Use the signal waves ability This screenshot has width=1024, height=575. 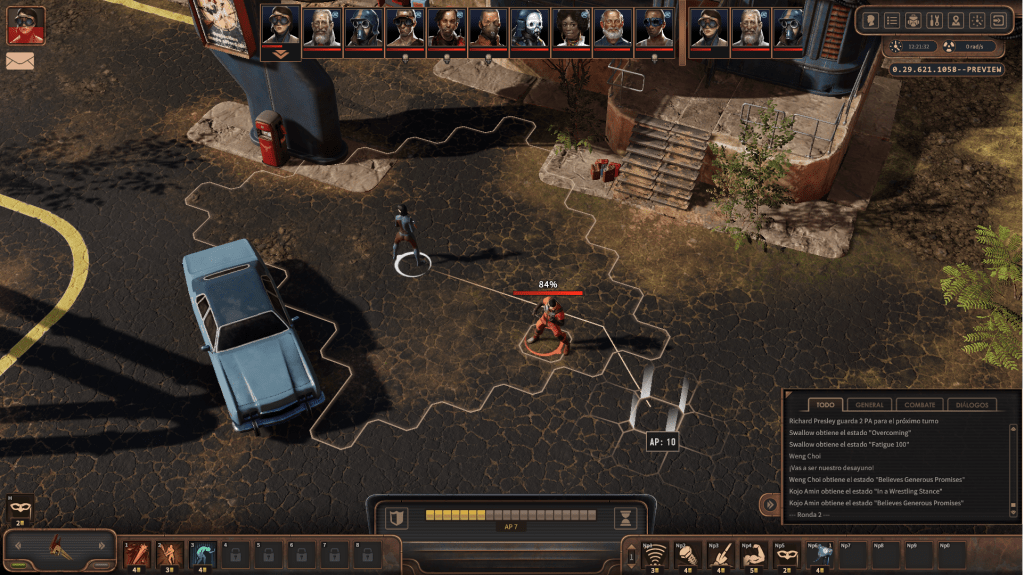pyautogui.click(x=654, y=553)
